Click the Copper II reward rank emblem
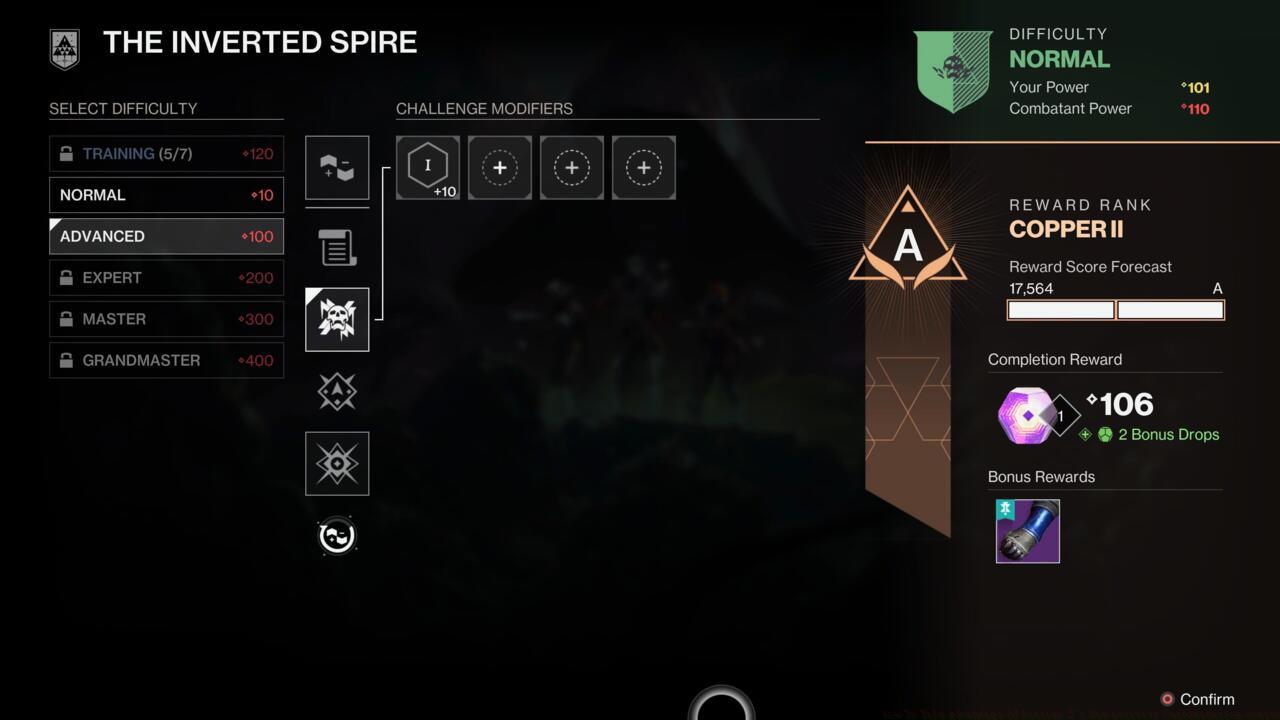Viewport: 1280px width, 720px height. click(x=907, y=238)
